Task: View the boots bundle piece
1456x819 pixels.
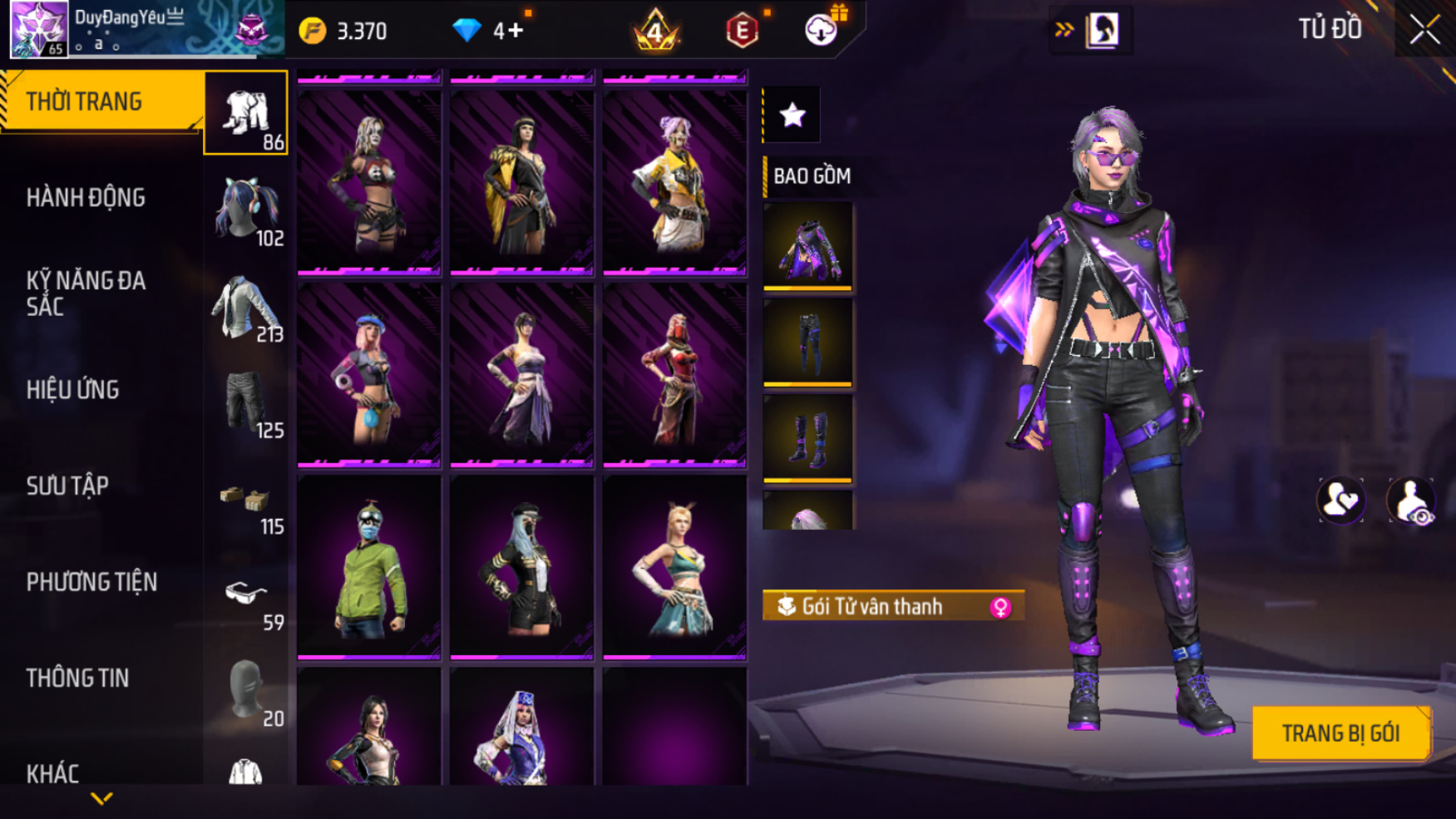Action: point(807,438)
